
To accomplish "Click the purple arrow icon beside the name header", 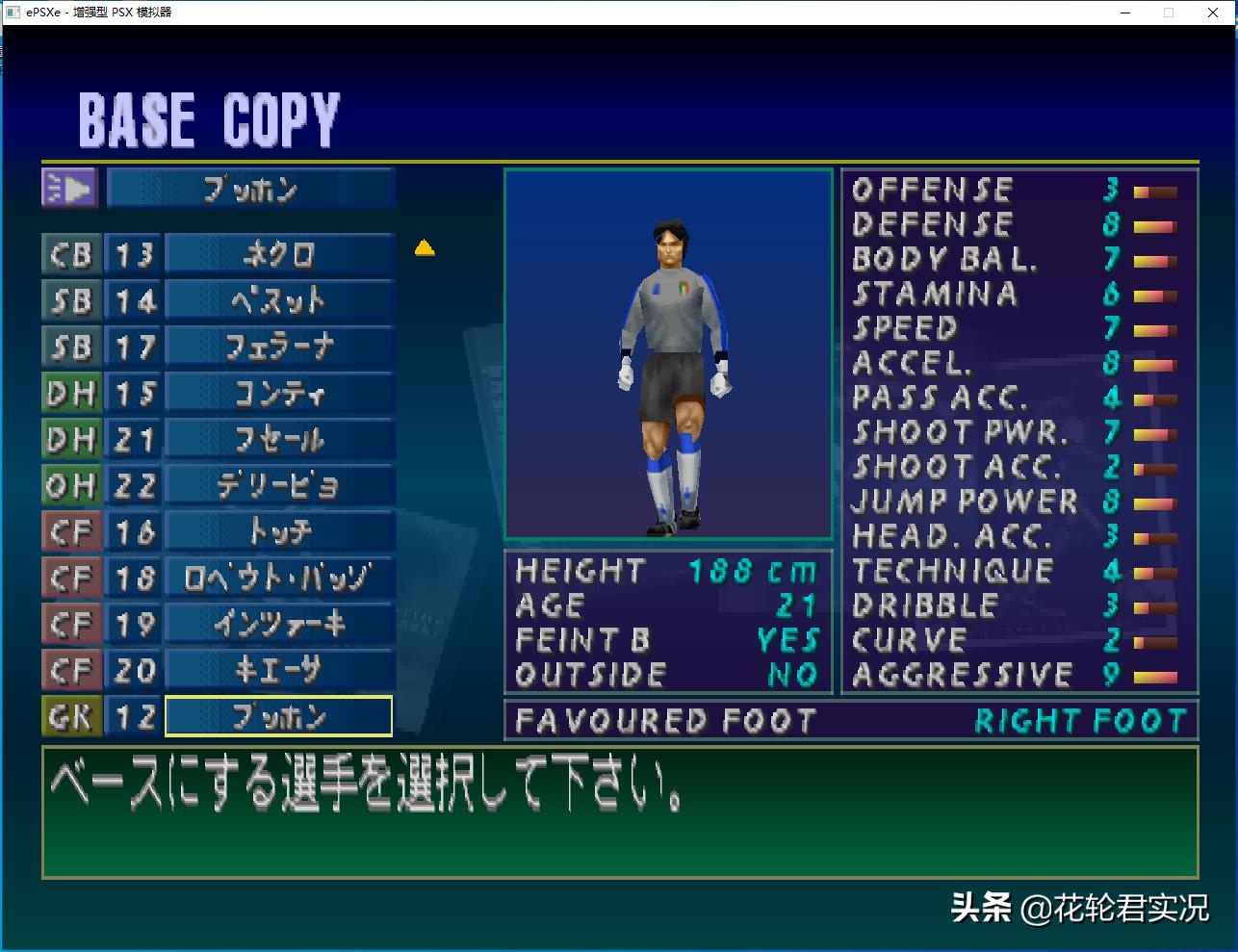I will [69, 189].
